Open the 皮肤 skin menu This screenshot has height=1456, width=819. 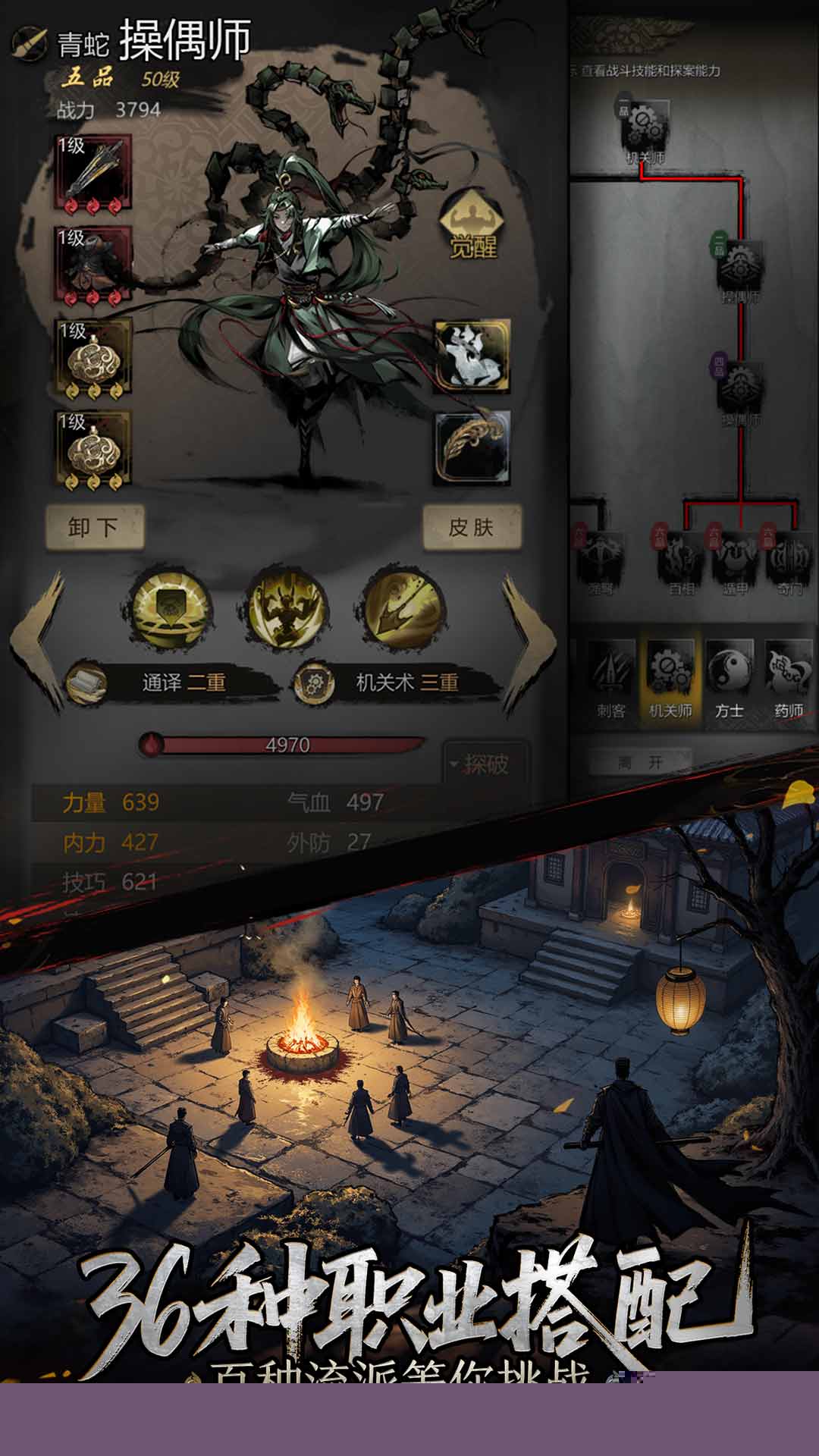coord(472,527)
